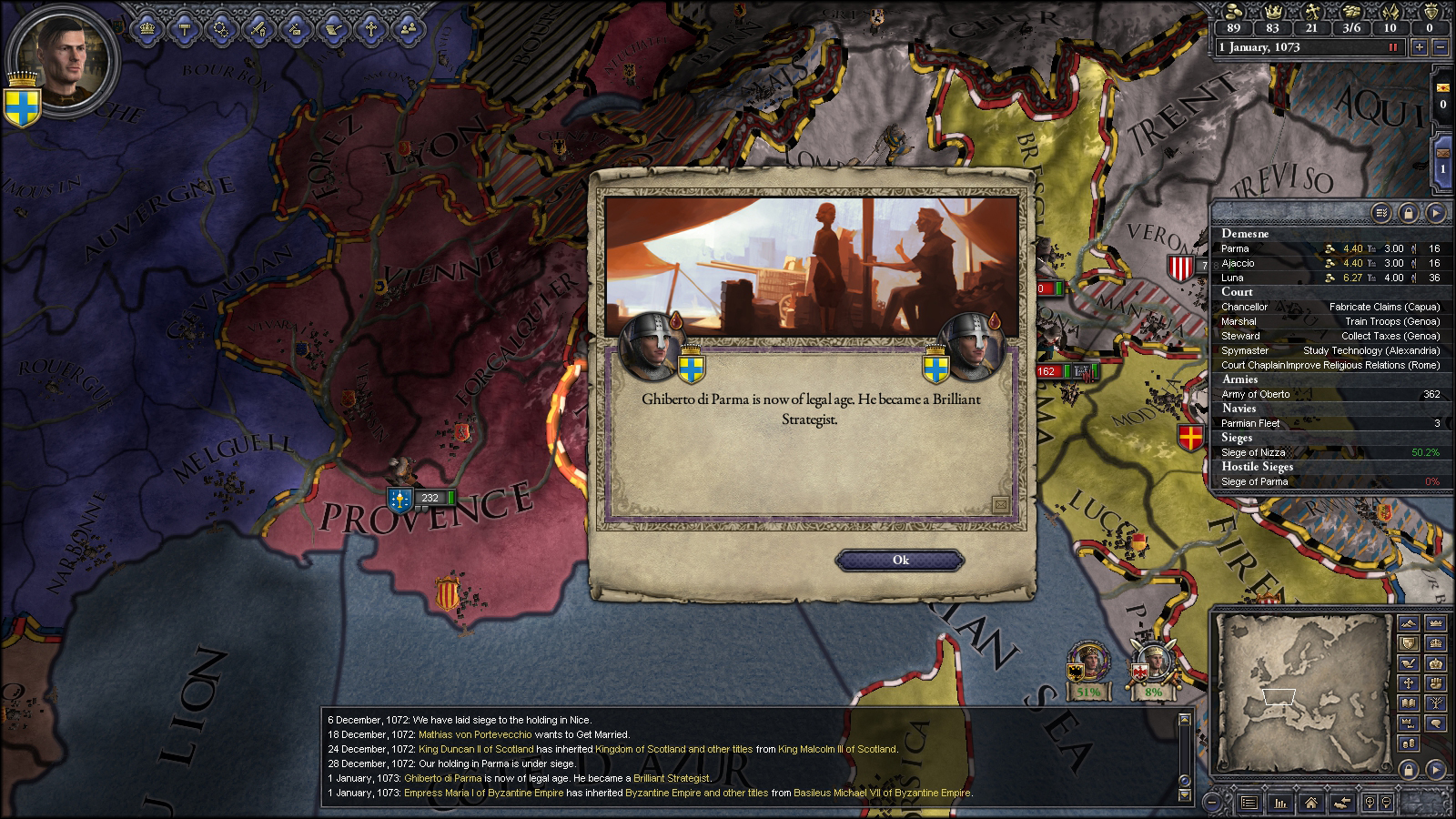Open the Siege of Nizza entry
Screen dimensions: 1456x819
1329,452
